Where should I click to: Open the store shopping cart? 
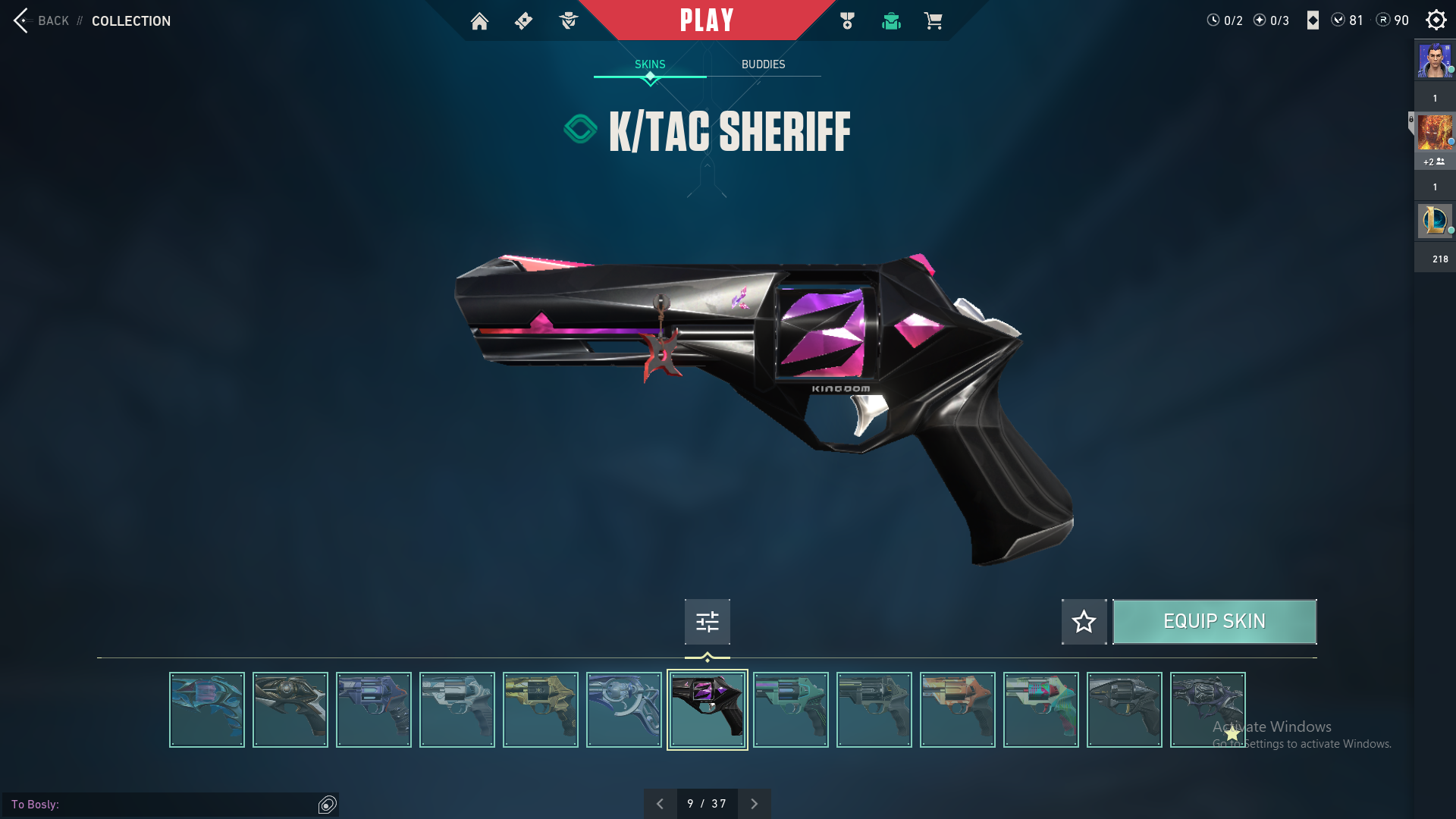click(933, 21)
